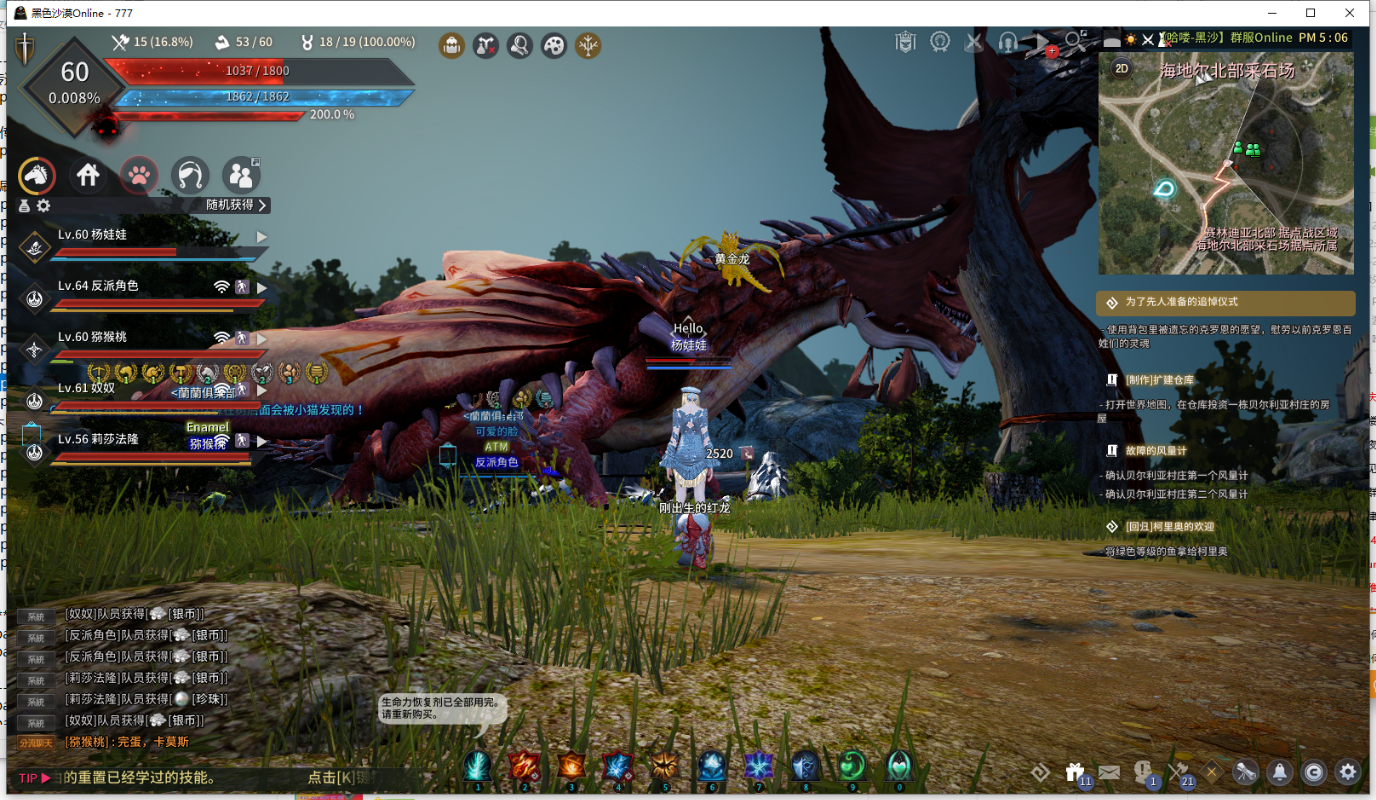Open the horse mount icon
This screenshot has height=800, width=1376.
[37, 176]
